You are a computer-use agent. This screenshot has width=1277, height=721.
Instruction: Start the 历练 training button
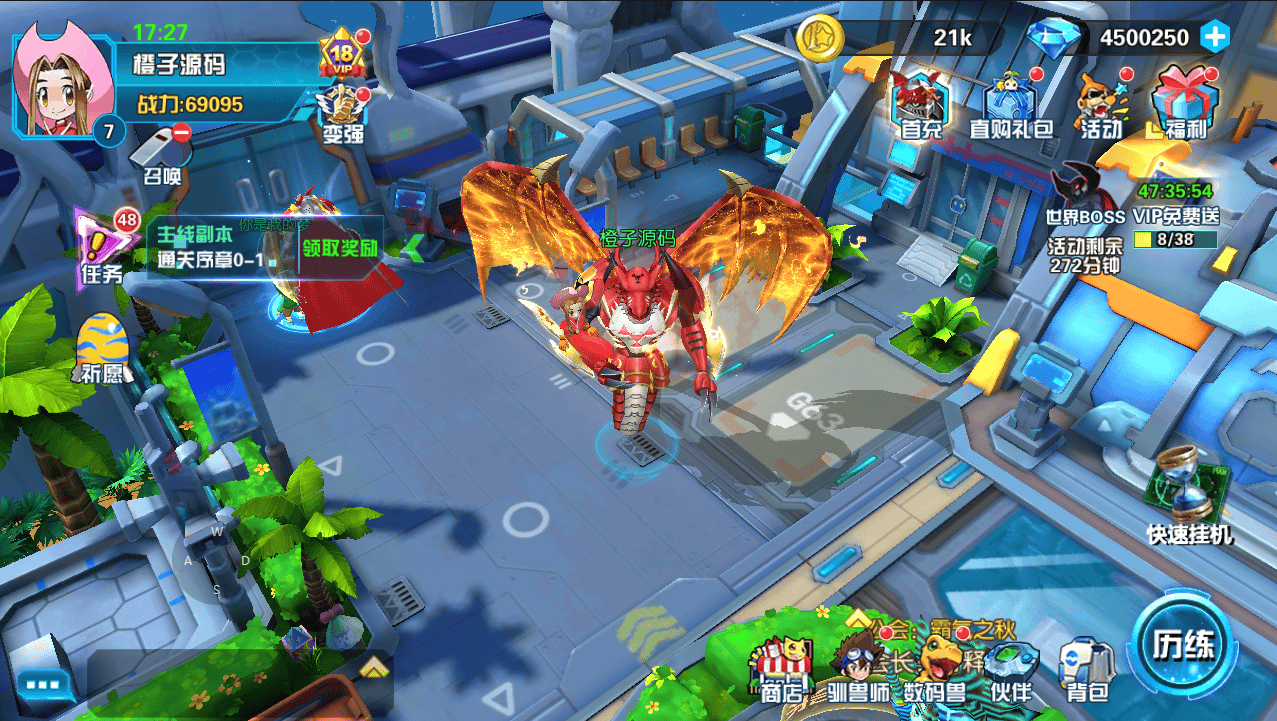tap(1184, 643)
